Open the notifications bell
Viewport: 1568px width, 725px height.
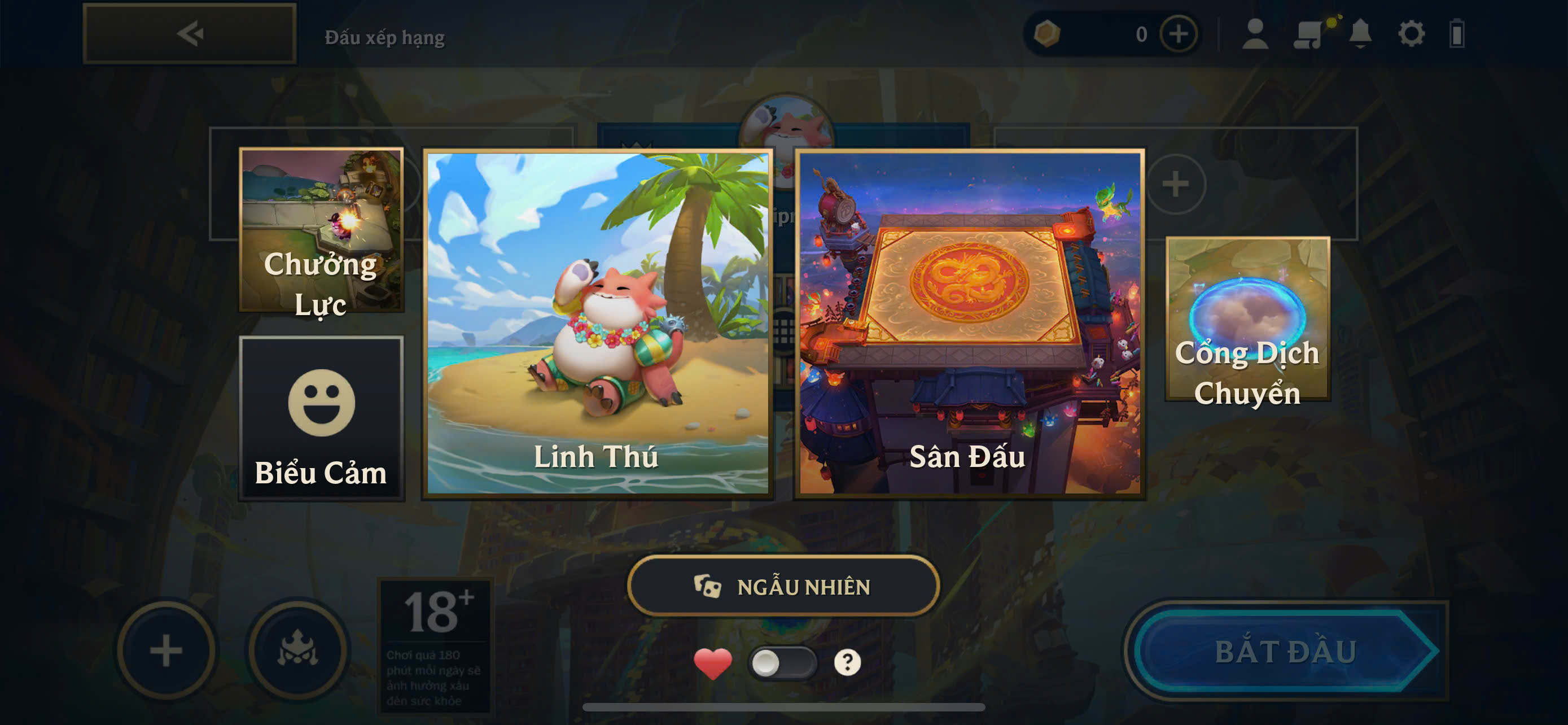pyautogui.click(x=1360, y=34)
